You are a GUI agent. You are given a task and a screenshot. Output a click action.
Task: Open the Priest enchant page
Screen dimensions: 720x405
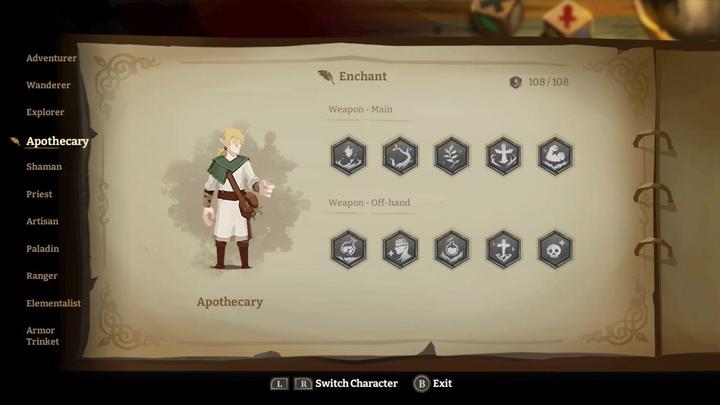click(39, 194)
